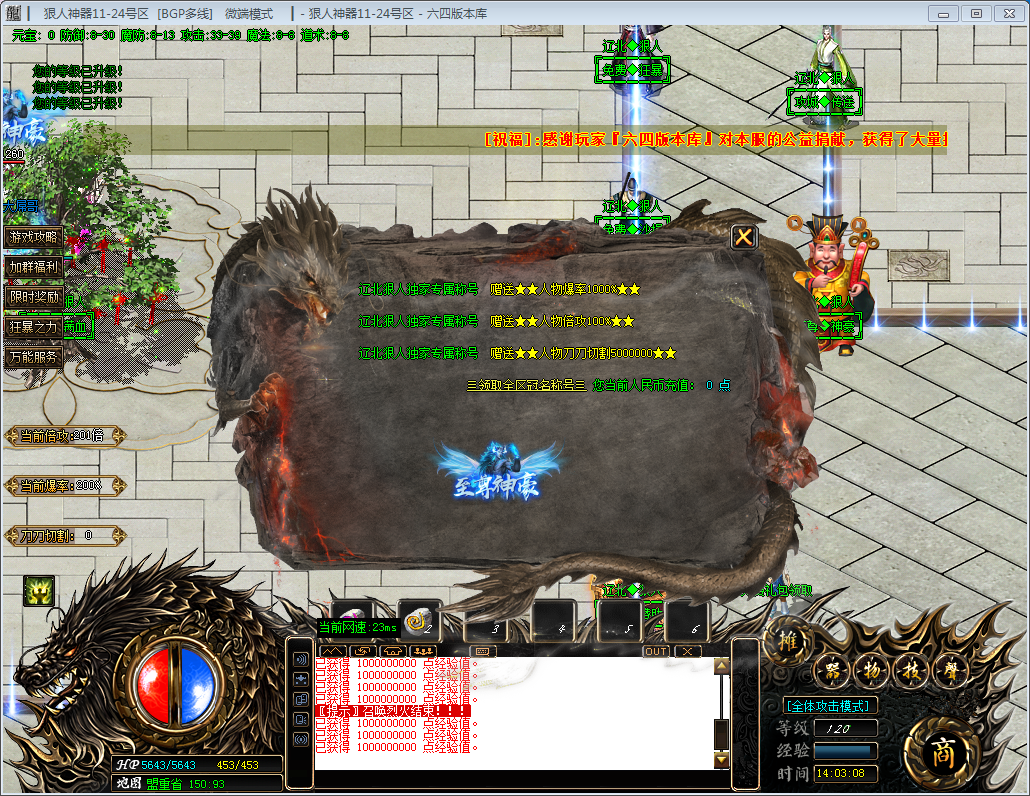This screenshot has width=1030, height=796.
Task: Activate the green glowing buff icon
Action: click(38, 593)
